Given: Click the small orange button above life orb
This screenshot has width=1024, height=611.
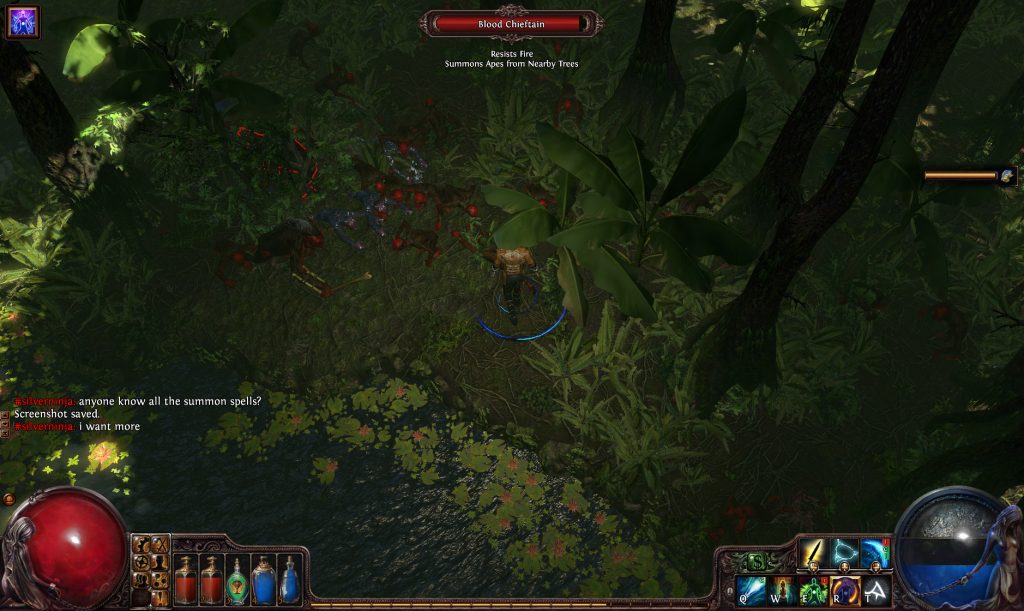Looking at the screenshot, I should coord(9,498).
